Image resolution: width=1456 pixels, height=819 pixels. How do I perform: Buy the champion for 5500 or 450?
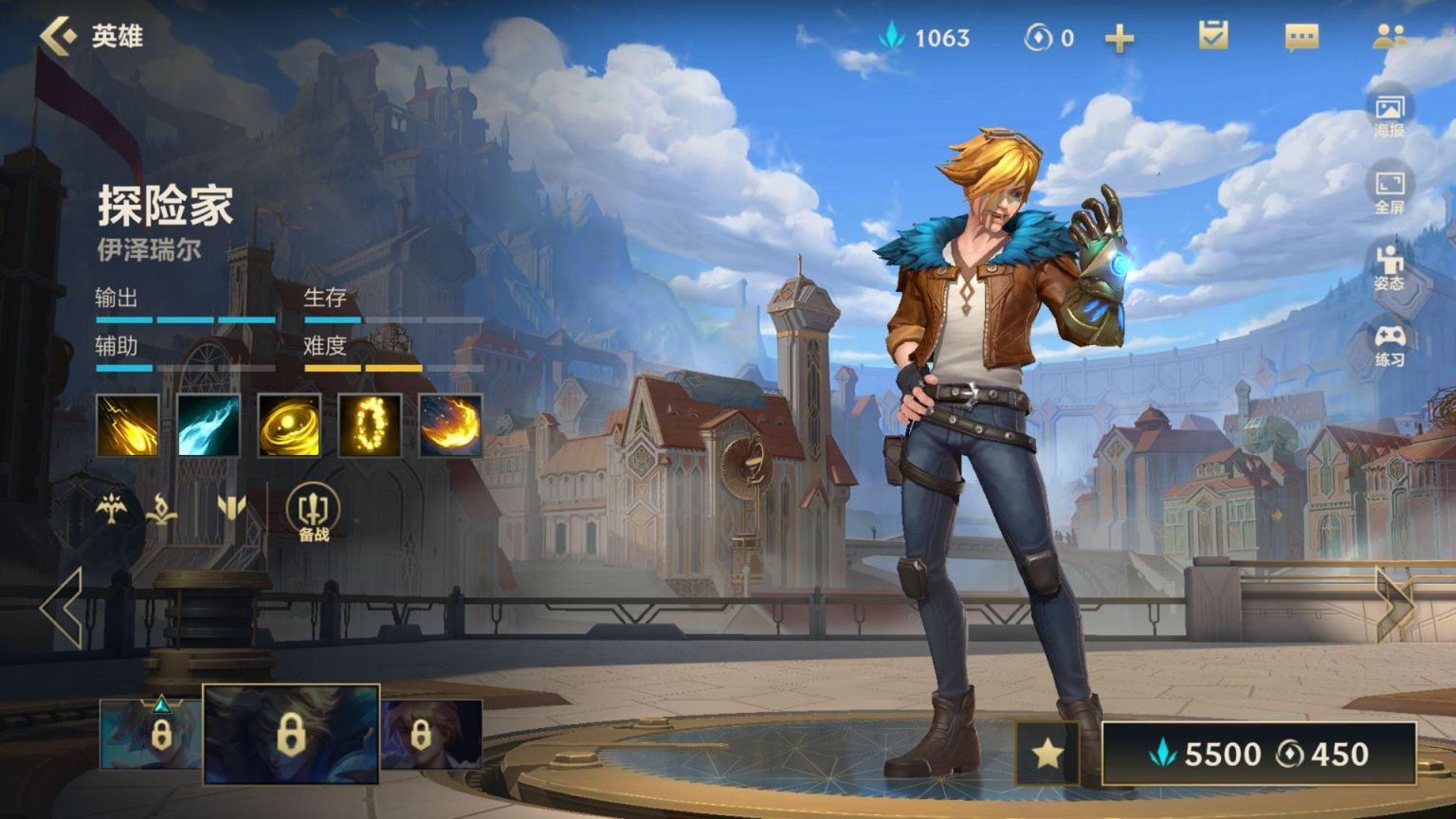pos(1259,754)
